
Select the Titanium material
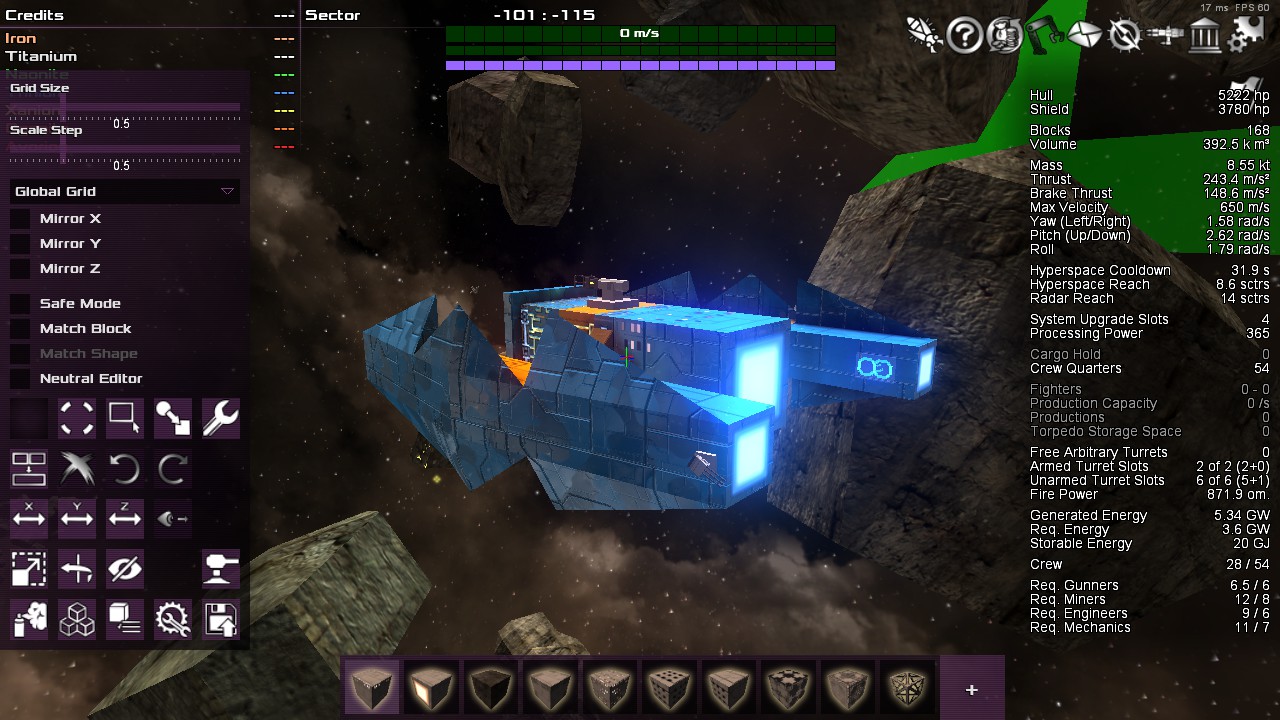point(41,56)
